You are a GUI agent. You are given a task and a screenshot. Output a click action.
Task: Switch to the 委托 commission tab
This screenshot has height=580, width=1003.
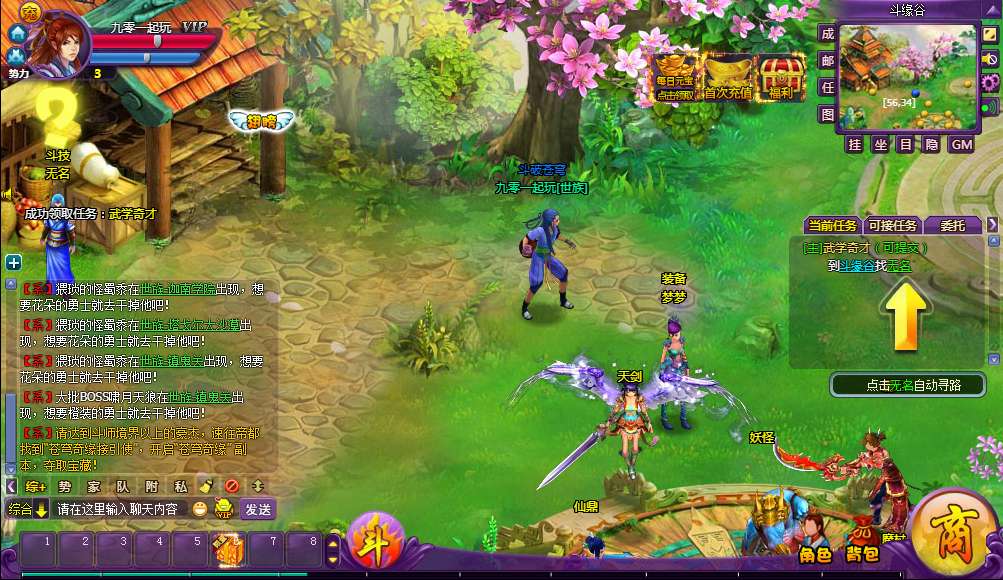point(951,225)
